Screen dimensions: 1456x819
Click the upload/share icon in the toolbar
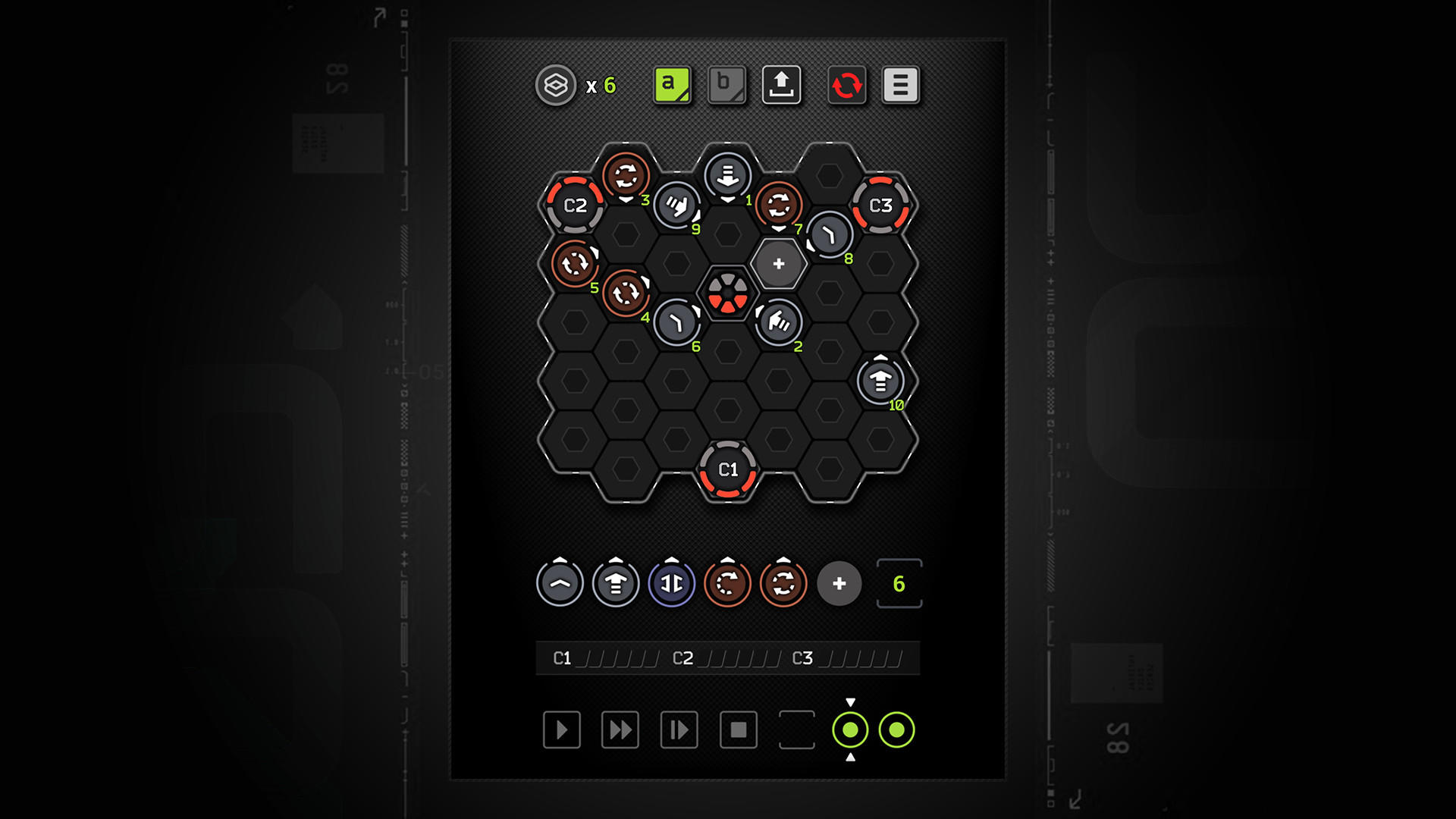tap(782, 86)
